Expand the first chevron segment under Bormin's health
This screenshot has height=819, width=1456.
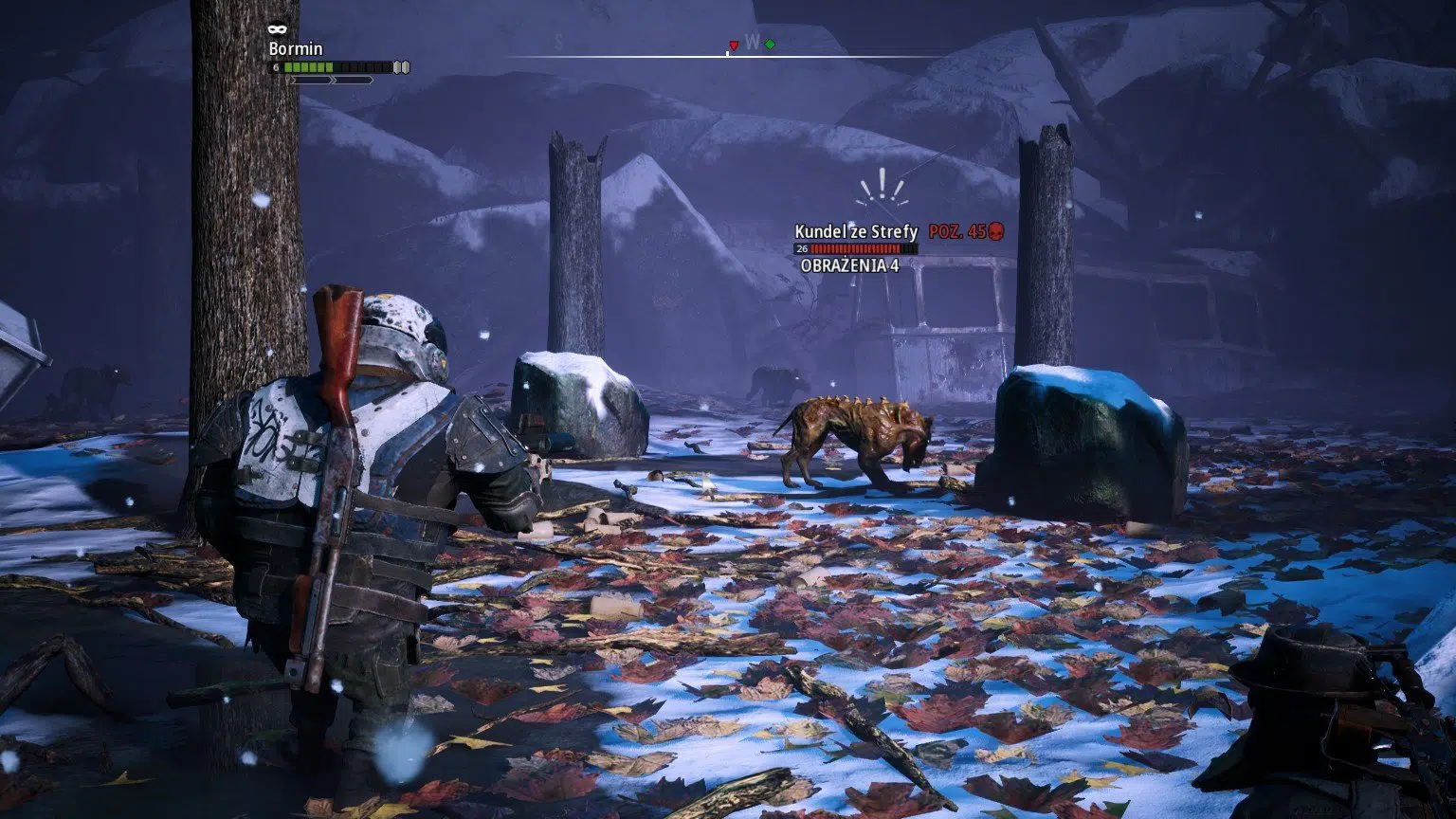312,80
